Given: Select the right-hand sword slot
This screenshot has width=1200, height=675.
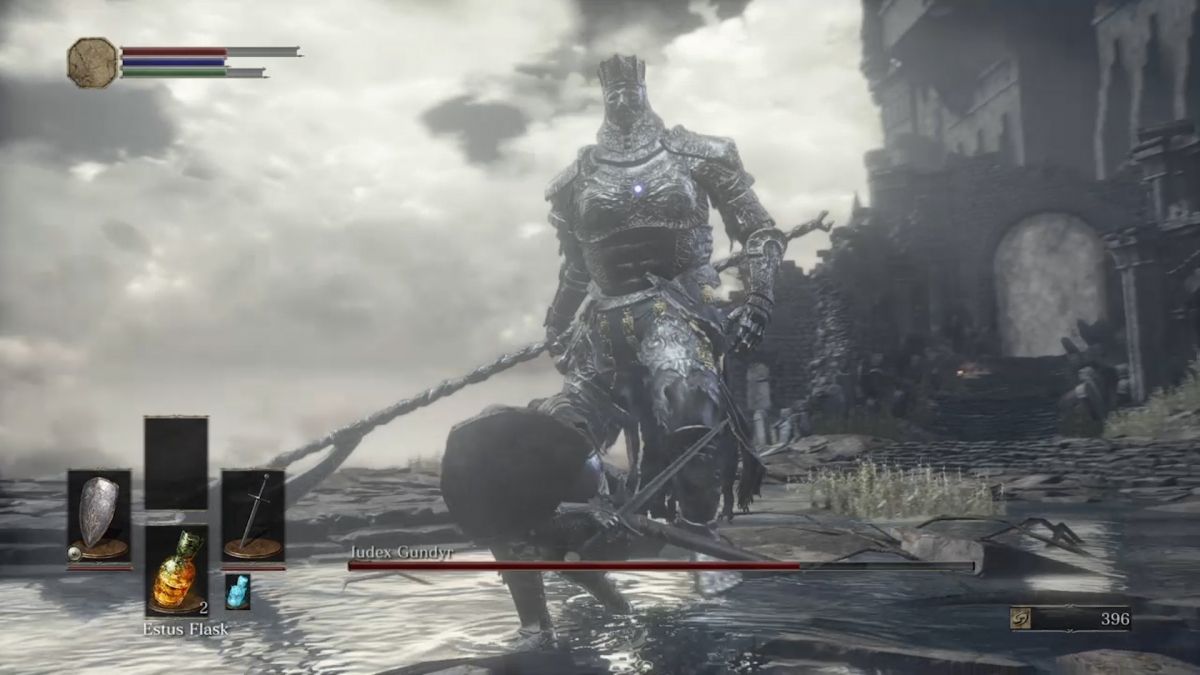Looking at the screenshot, I should pyautogui.click(x=252, y=517).
